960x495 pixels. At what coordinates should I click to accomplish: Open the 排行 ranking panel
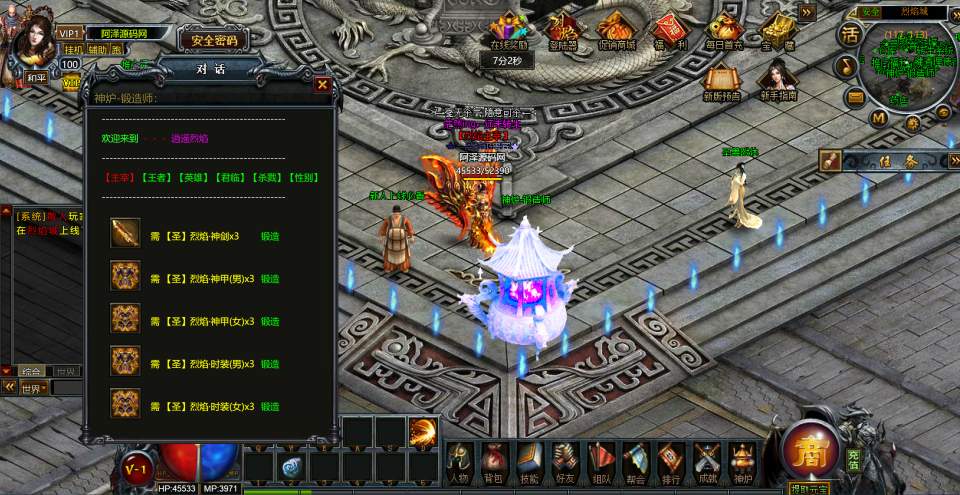tap(671, 462)
